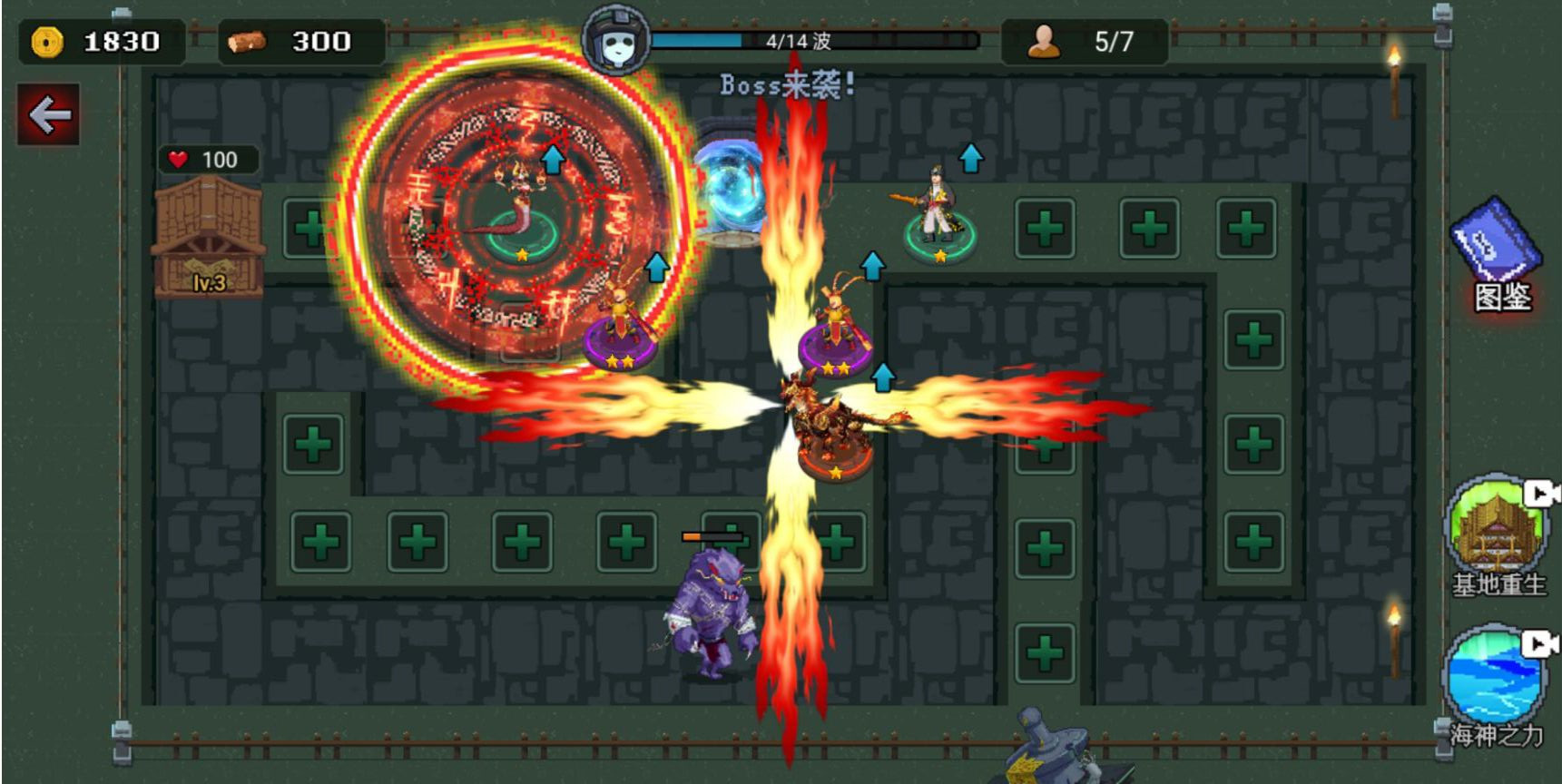Image resolution: width=1562 pixels, height=784 pixels.
Task: Click the red heart icon above the base
Action: (x=178, y=159)
